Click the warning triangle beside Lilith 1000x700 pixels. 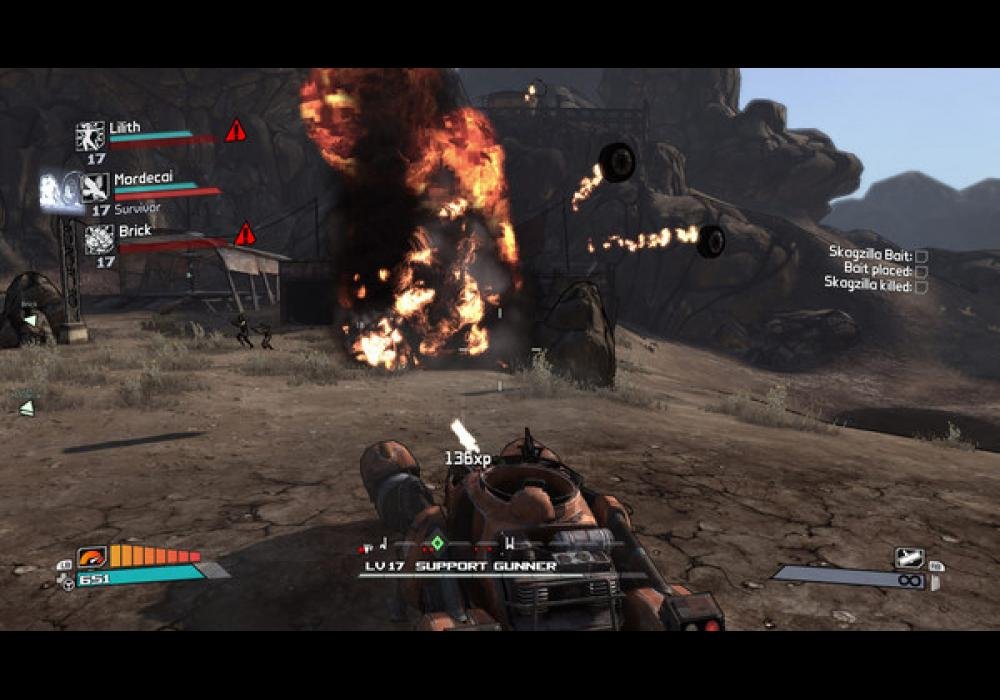tap(235, 131)
